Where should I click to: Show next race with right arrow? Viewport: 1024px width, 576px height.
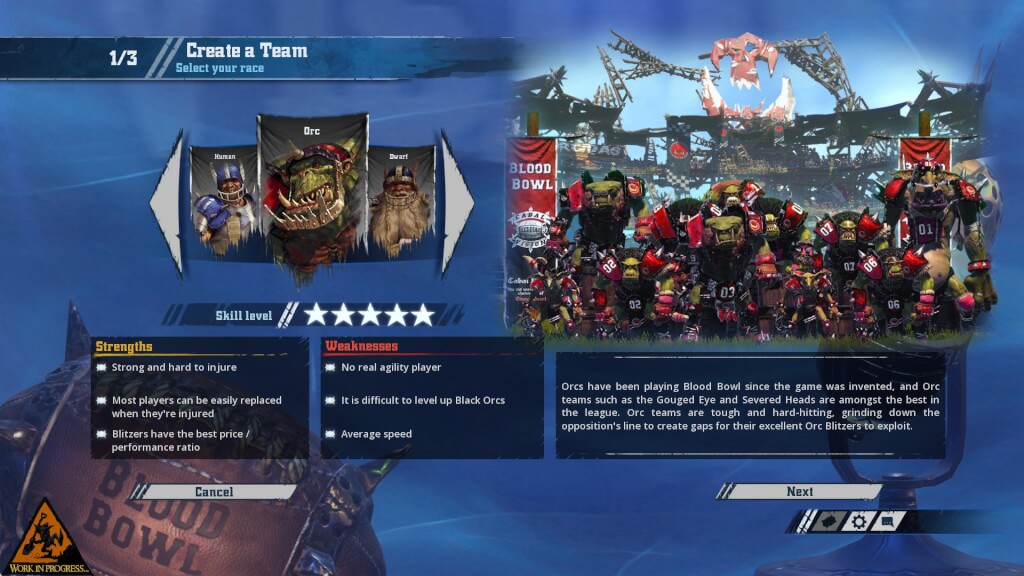click(x=457, y=203)
